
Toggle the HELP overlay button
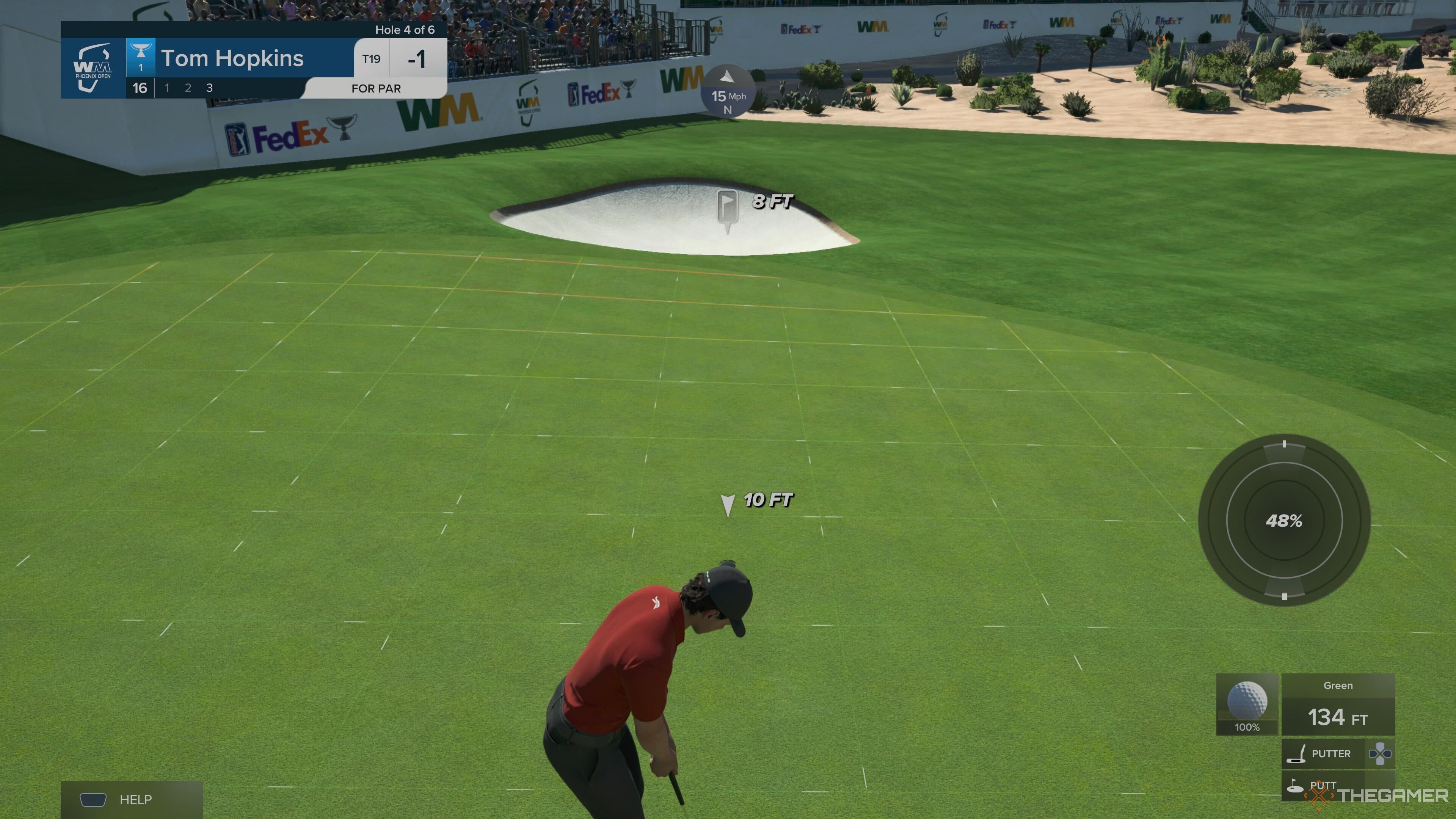coord(130,800)
